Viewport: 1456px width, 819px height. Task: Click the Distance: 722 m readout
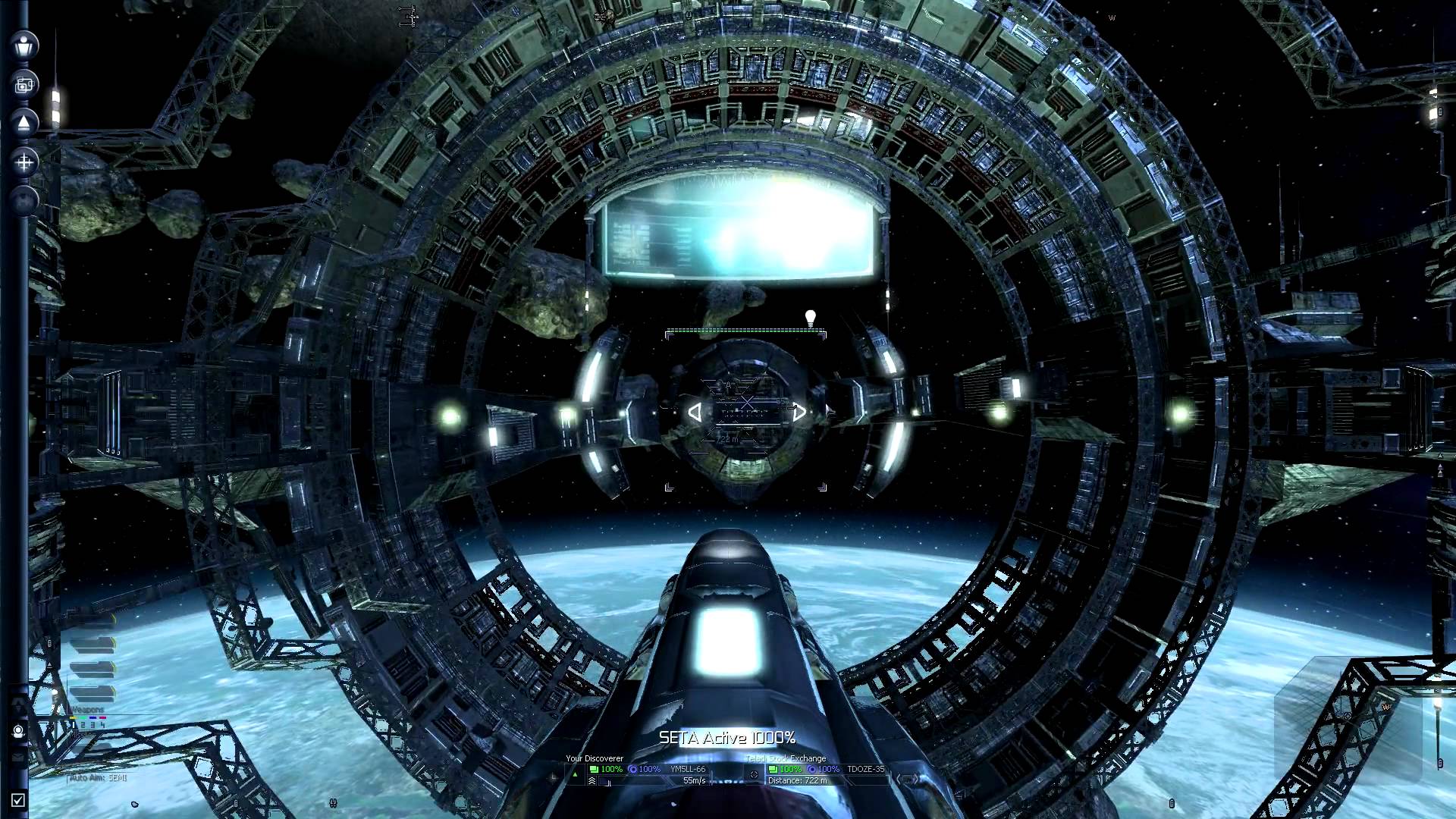point(797,780)
